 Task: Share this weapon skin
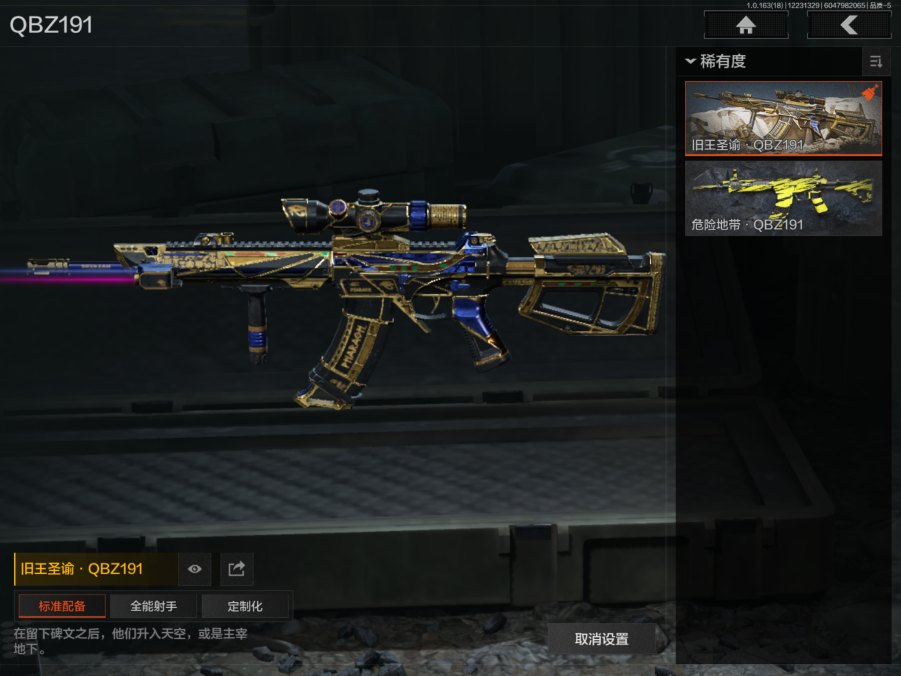(x=237, y=569)
